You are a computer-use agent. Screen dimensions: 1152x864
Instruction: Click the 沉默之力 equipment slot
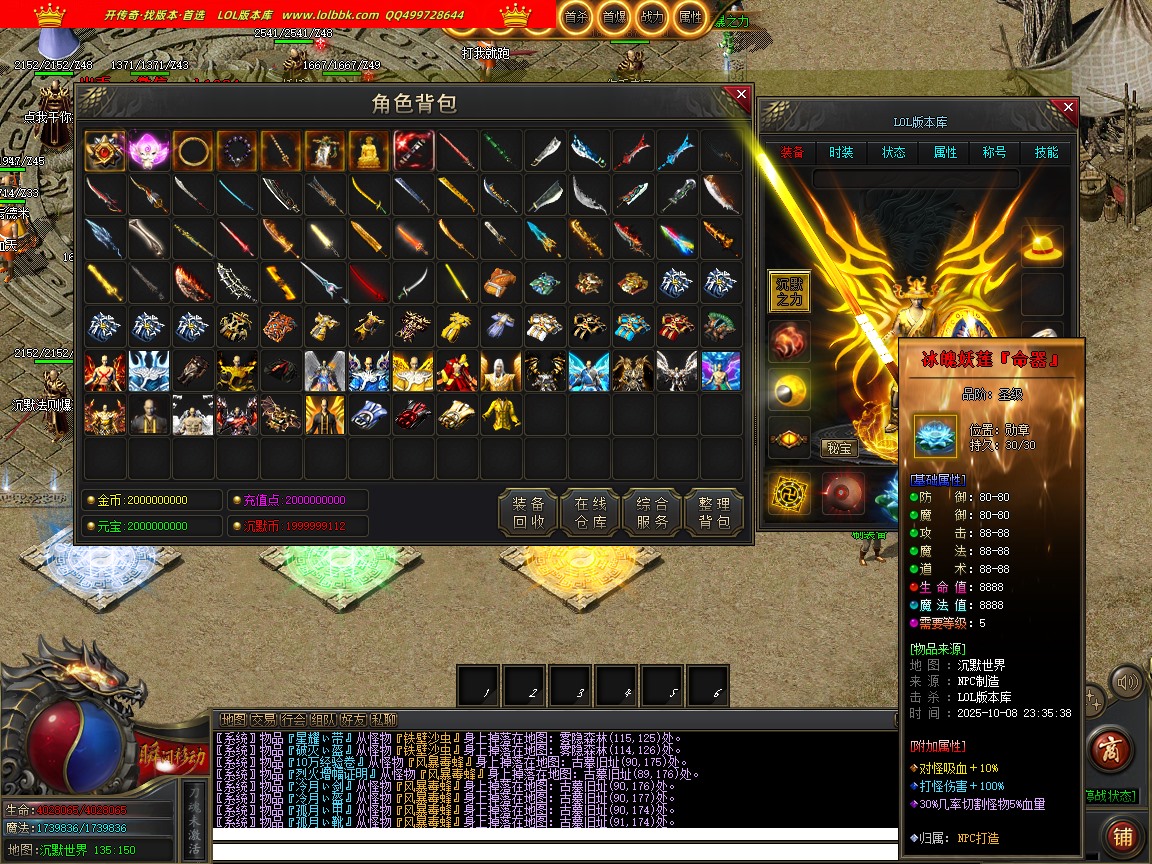click(789, 290)
